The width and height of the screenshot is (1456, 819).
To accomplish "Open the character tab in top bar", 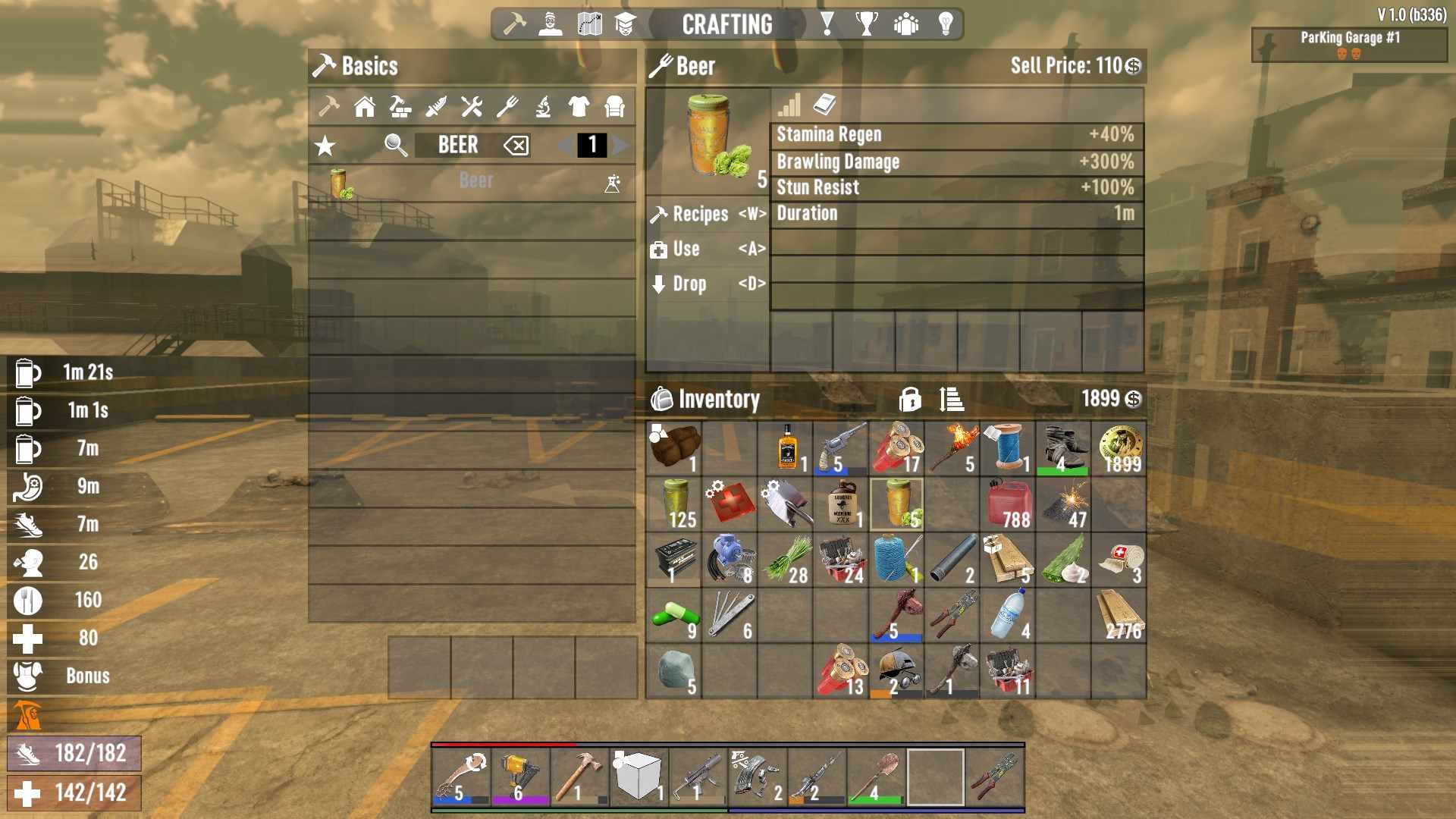I will point(550,24).
